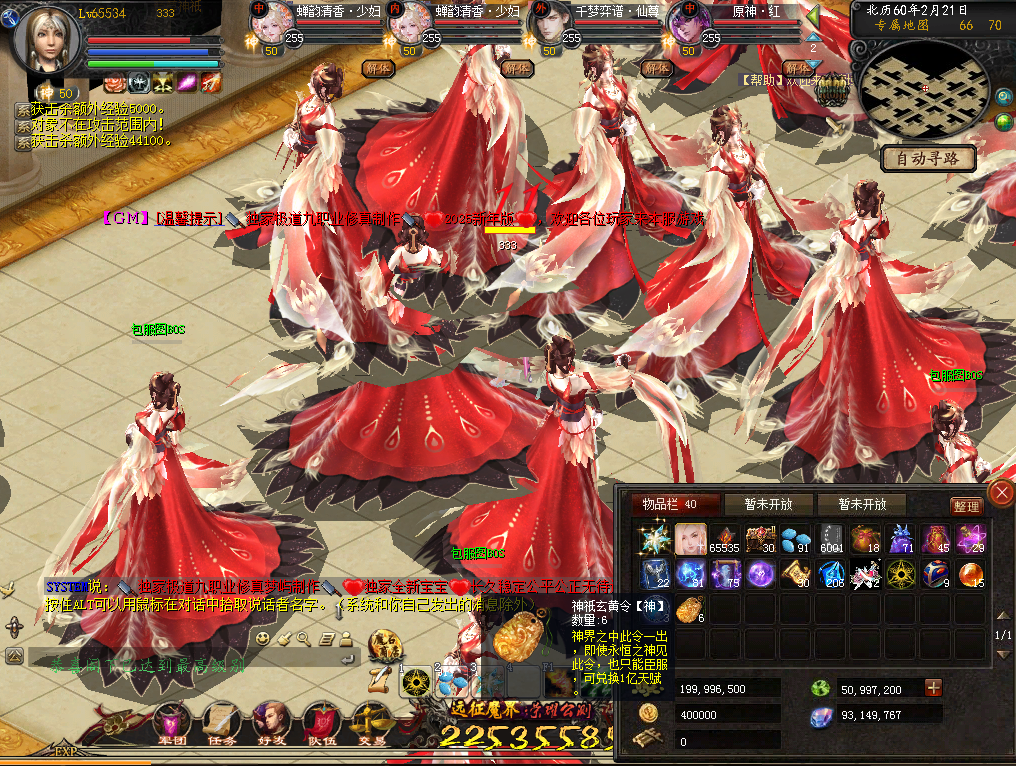Click the 自动寻路 auto-pathfinding button
The height and width of the screenshot is (766, 1016).
pyautogui.click(x=928, y=159)
